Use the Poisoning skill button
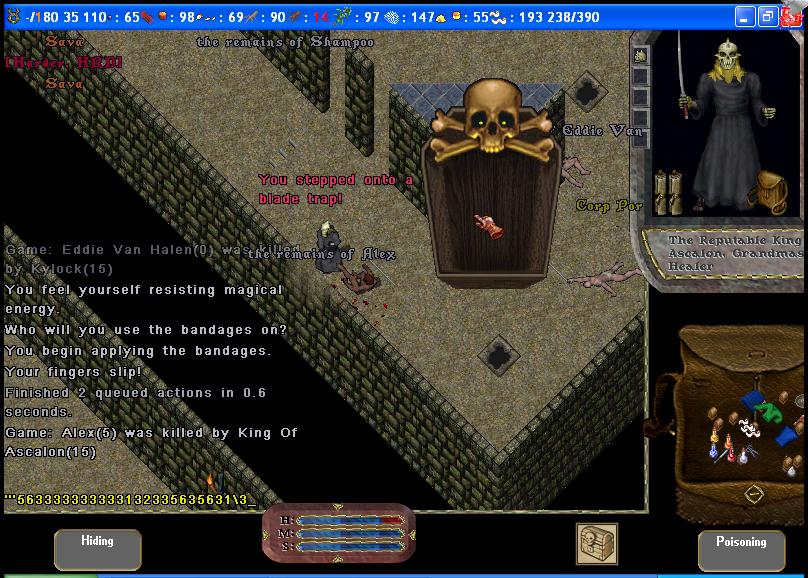Image resolution: width=808 pixels, height=578 pixels. pos(741,549)
